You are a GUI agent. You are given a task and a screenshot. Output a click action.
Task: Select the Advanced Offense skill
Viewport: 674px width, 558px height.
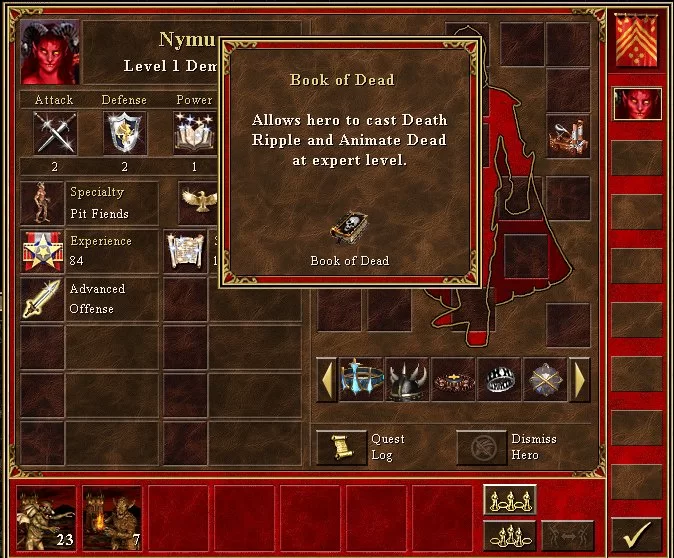pos(42,299)
